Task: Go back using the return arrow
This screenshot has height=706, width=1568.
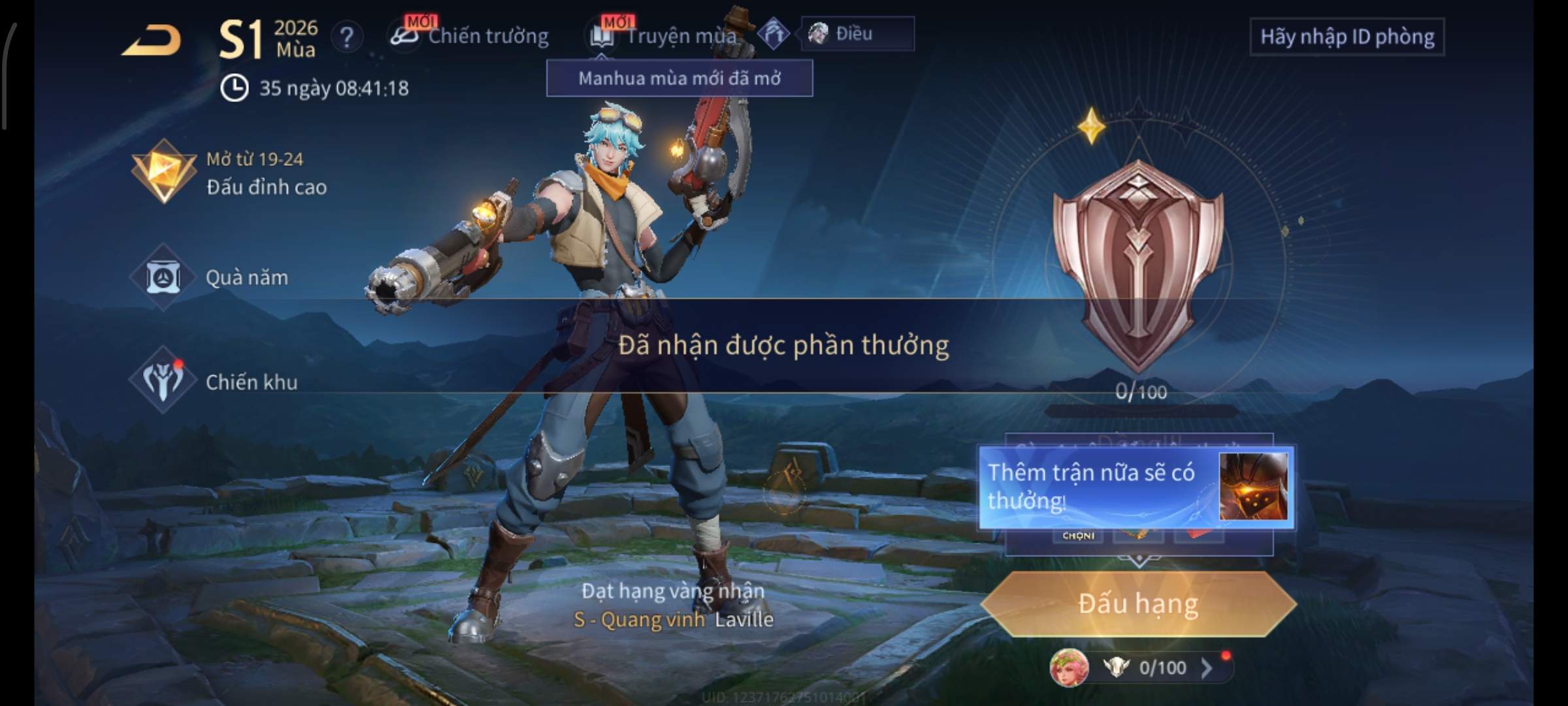Action: 152,41
